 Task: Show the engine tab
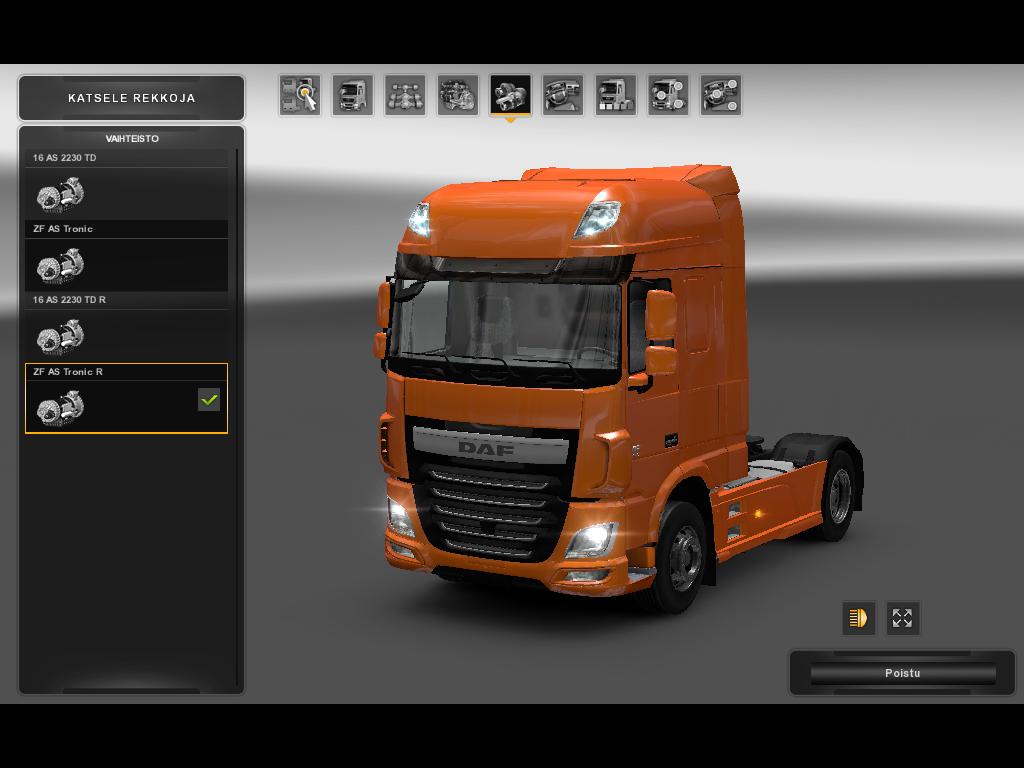[x=458, y=95]
